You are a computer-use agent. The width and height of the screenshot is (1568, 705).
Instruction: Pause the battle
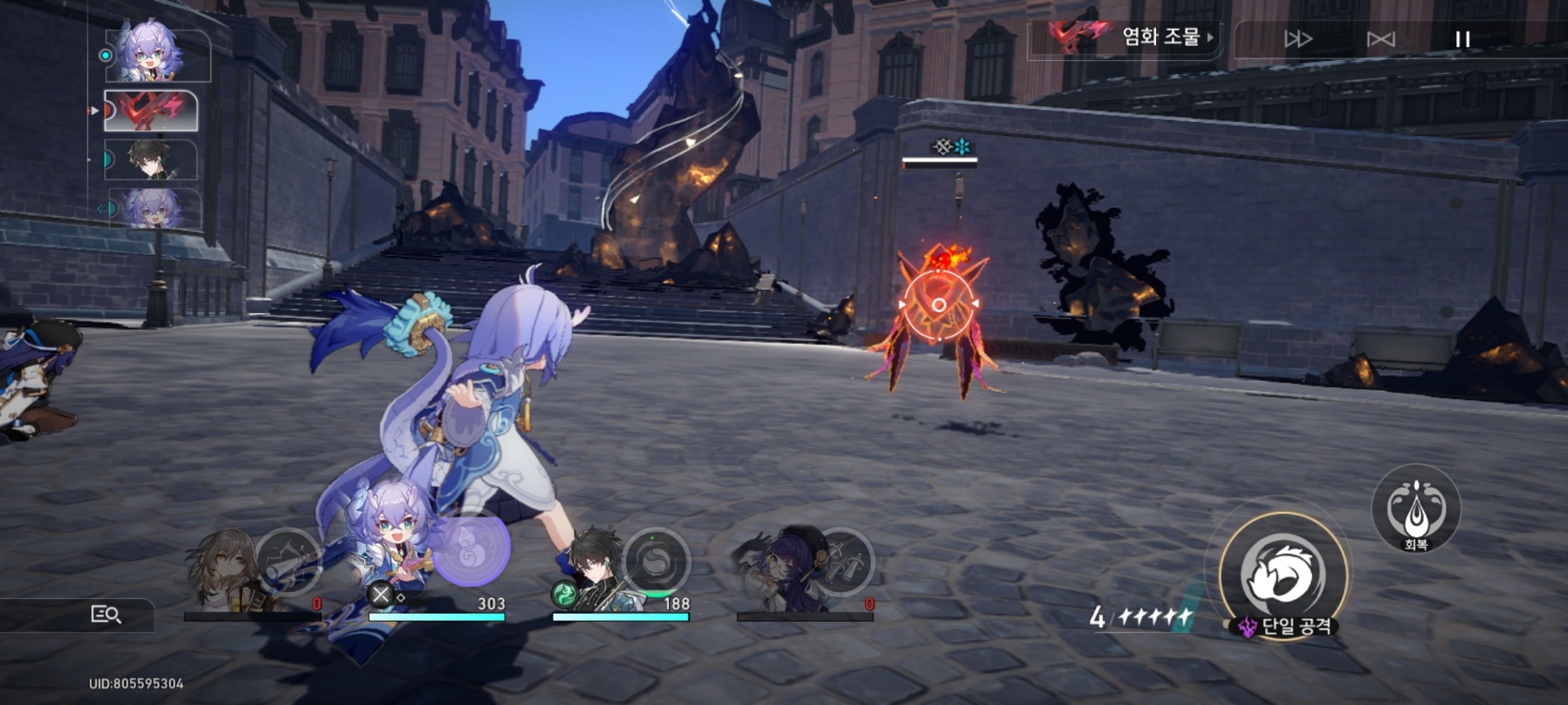coord(1462,39)
